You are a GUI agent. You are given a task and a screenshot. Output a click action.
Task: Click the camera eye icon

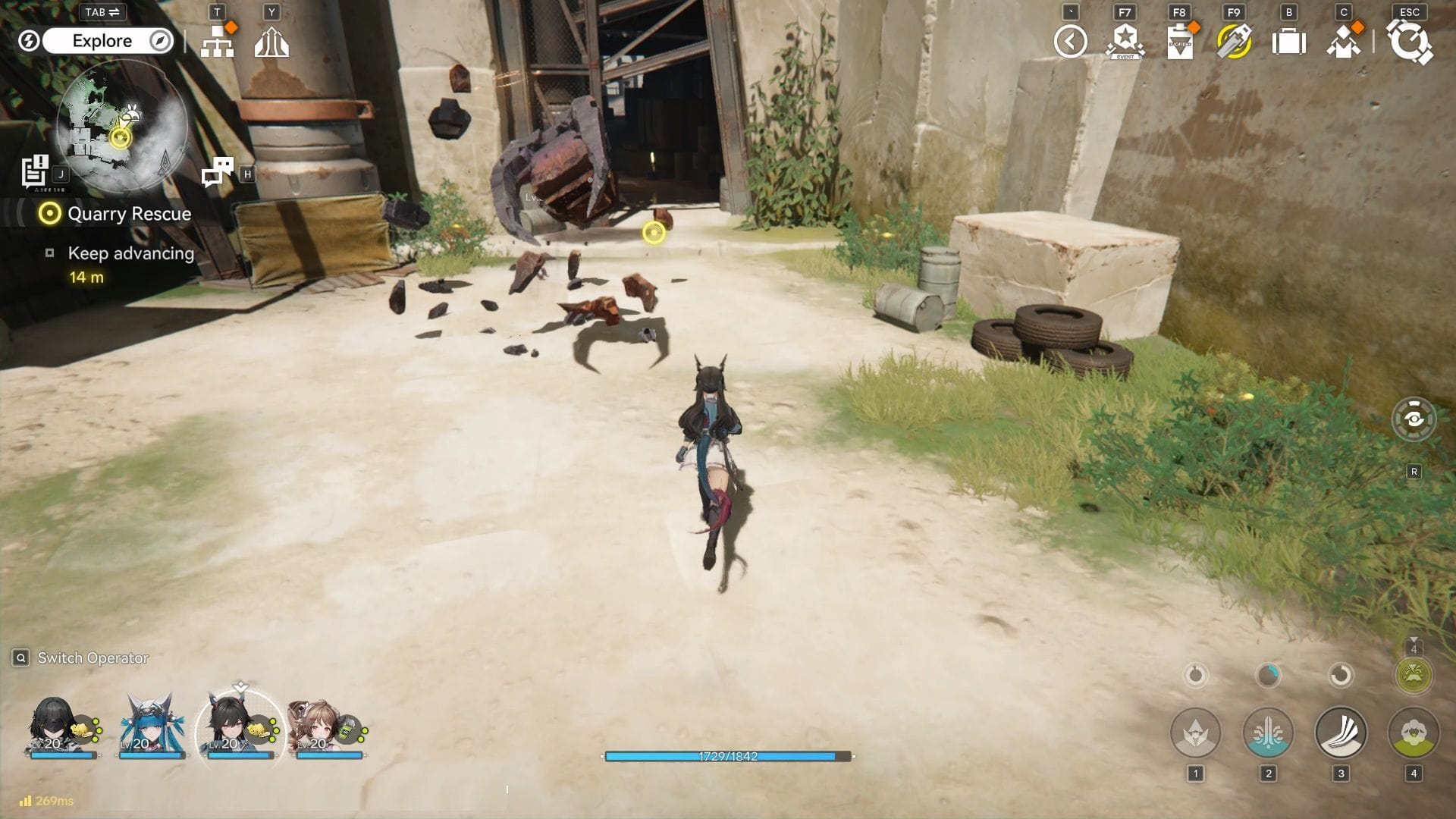point(1414,419)
